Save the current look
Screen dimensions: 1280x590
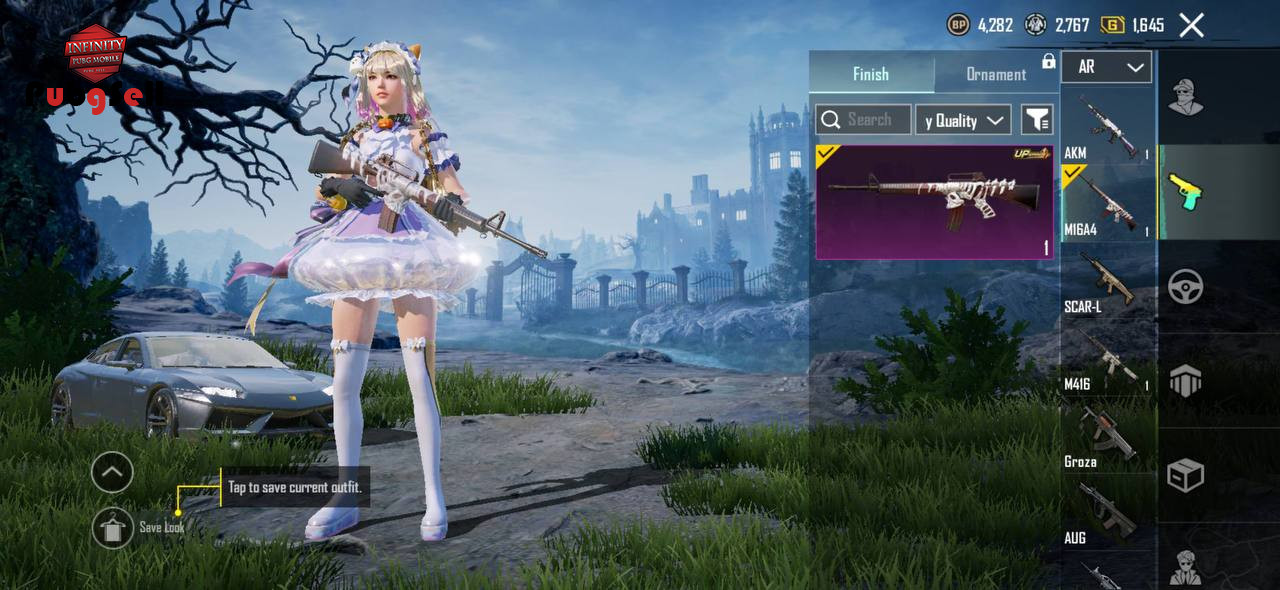[113, 528]
